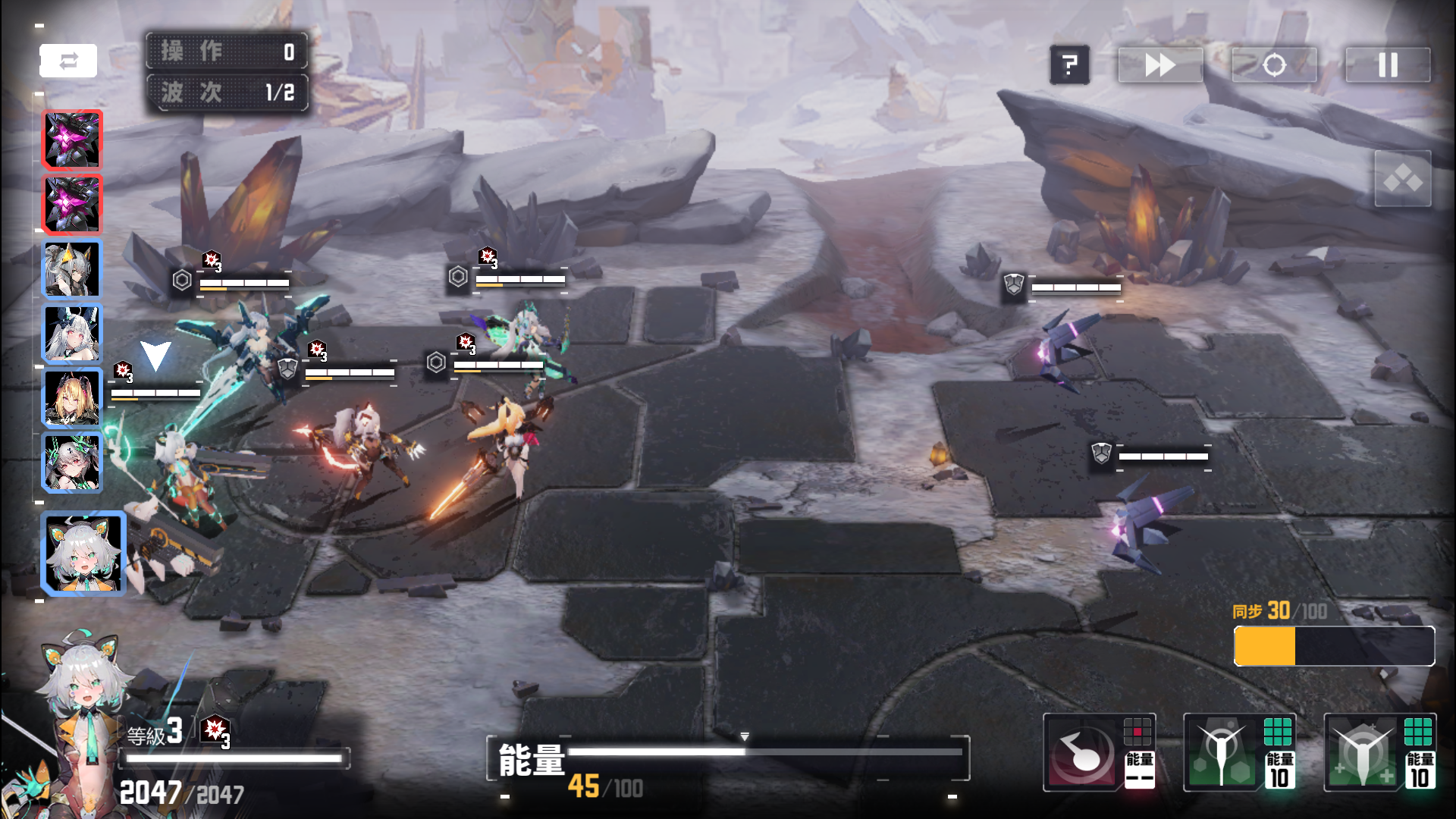
Task: Click the pause icon in top-right corner
Action: (1387, 65)
